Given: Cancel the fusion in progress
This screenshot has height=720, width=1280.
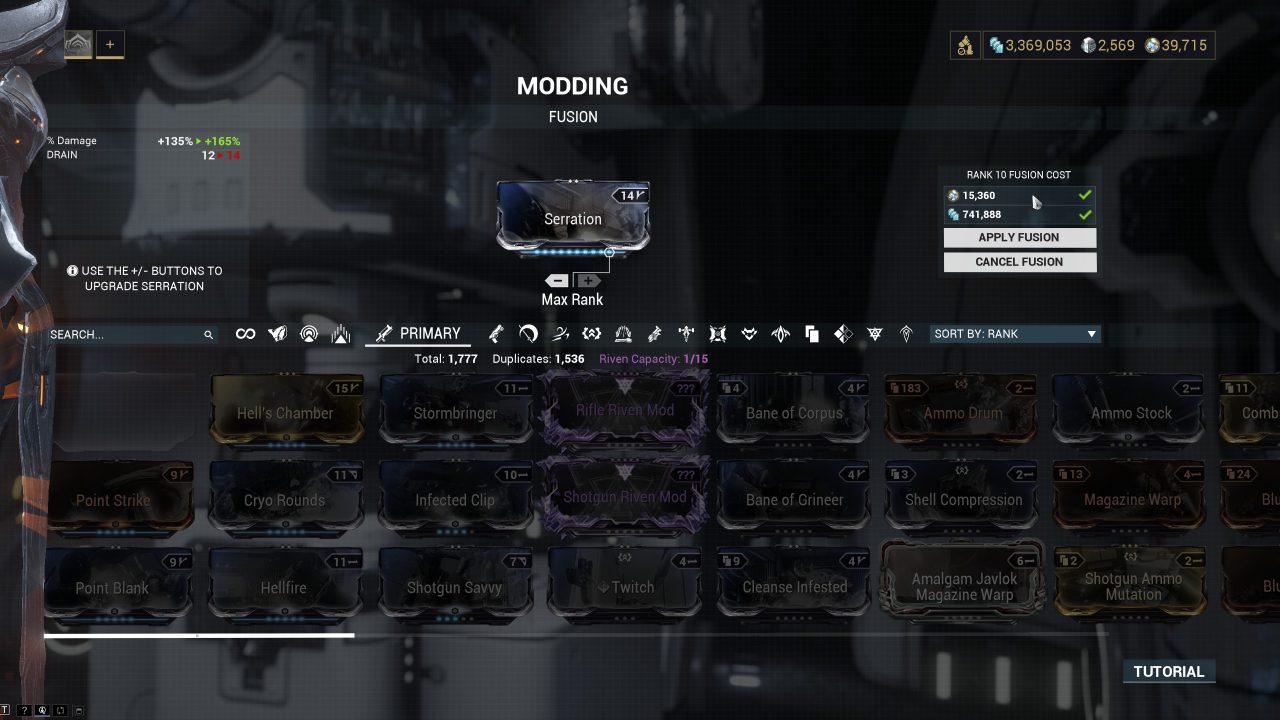Looking at the screenshot, I should pyautogui.click(x=1019, y=261).
